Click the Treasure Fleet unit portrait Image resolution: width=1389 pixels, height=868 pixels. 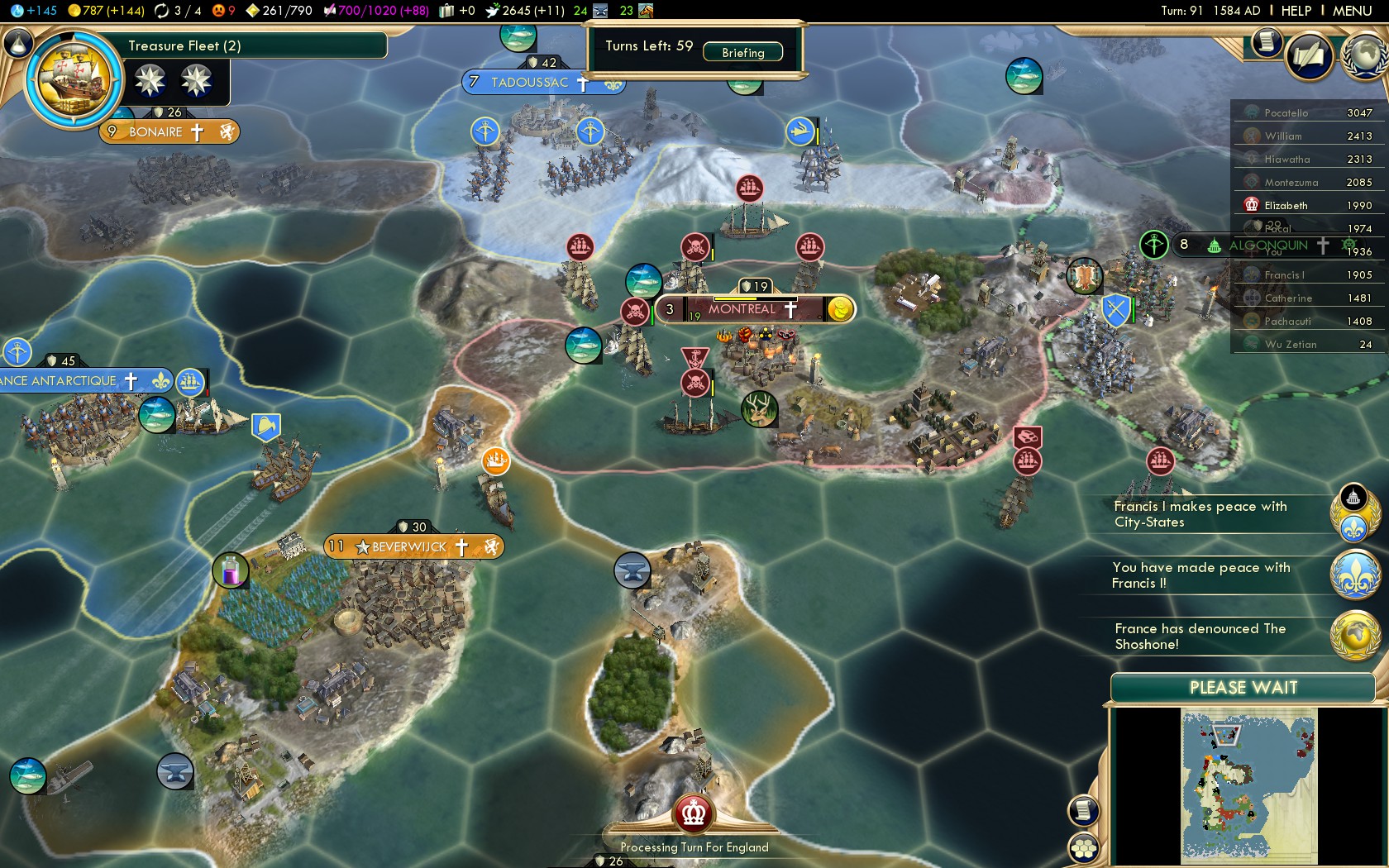tap(74, 81)
